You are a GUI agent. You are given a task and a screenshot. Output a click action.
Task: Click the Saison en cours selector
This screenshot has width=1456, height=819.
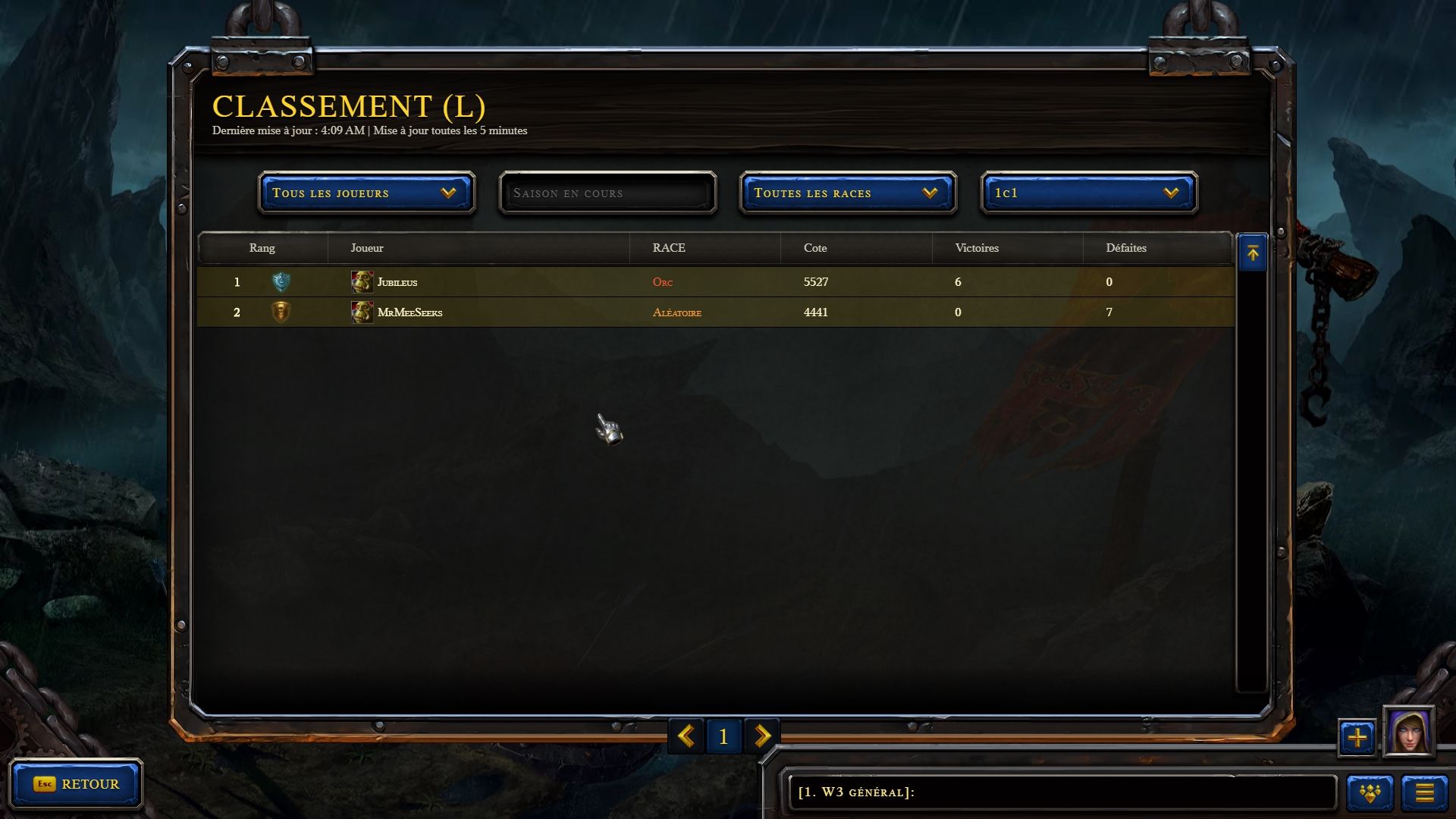pyautogui.click(x=607, y=193)
